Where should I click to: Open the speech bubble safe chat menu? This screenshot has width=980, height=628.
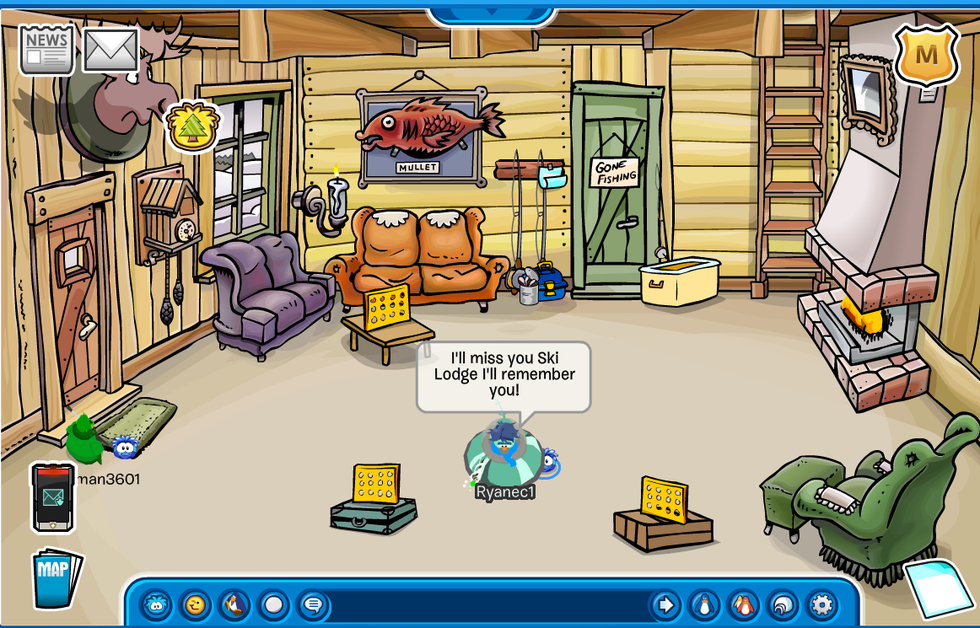click(312, 605)
